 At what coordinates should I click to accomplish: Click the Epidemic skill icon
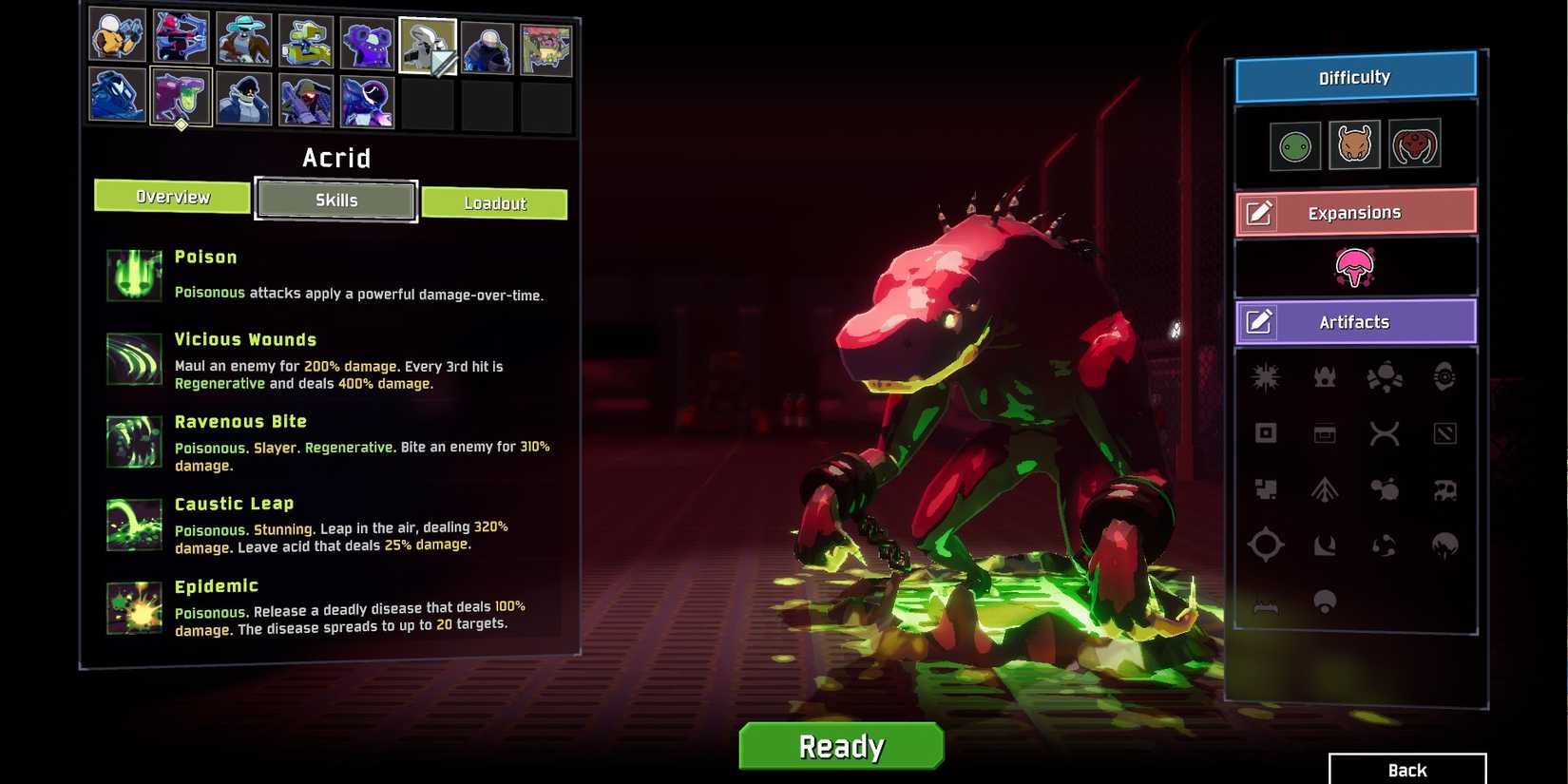click(133, 606)
